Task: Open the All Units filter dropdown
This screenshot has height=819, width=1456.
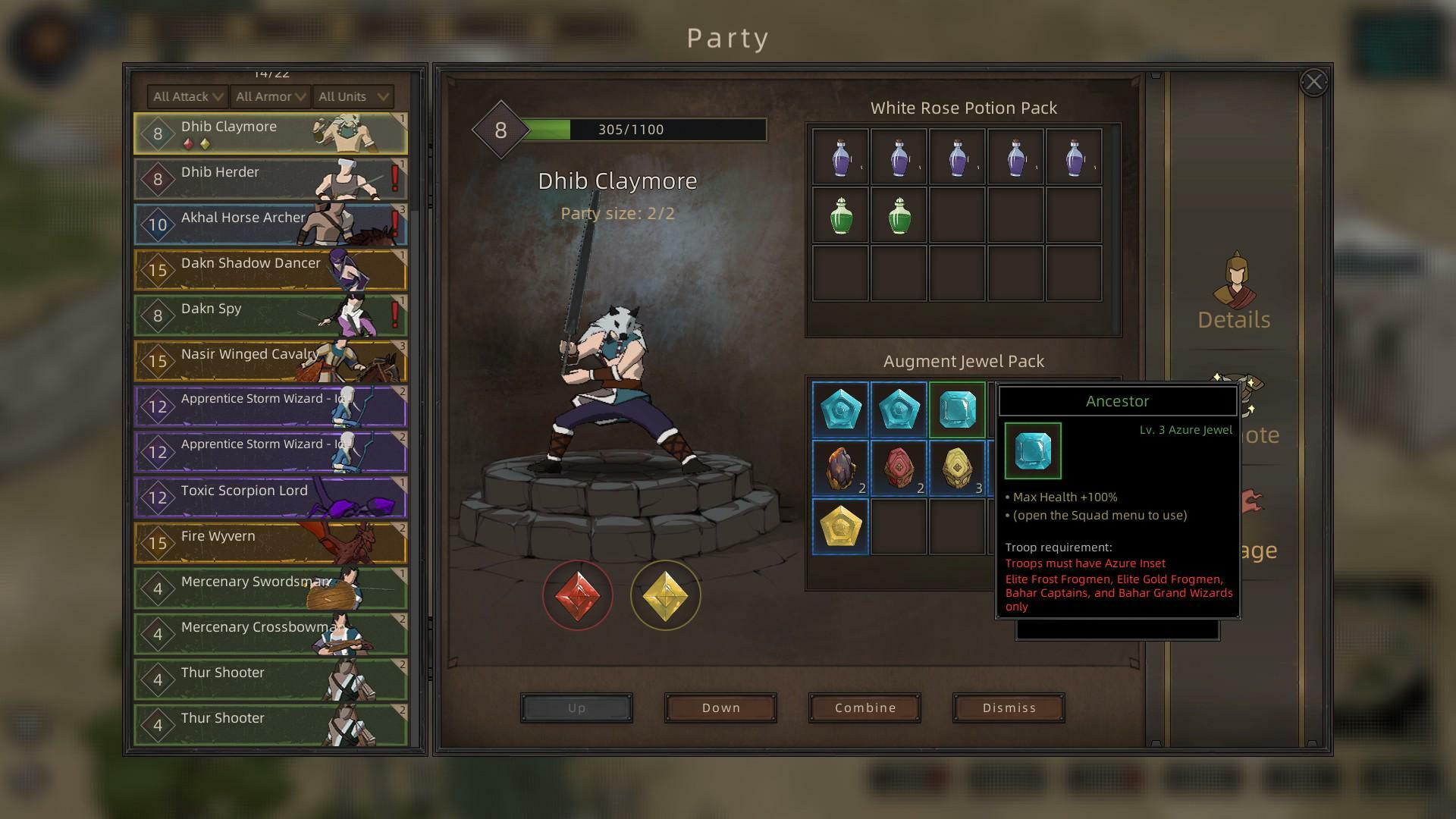Action: [x=353, y=96]
